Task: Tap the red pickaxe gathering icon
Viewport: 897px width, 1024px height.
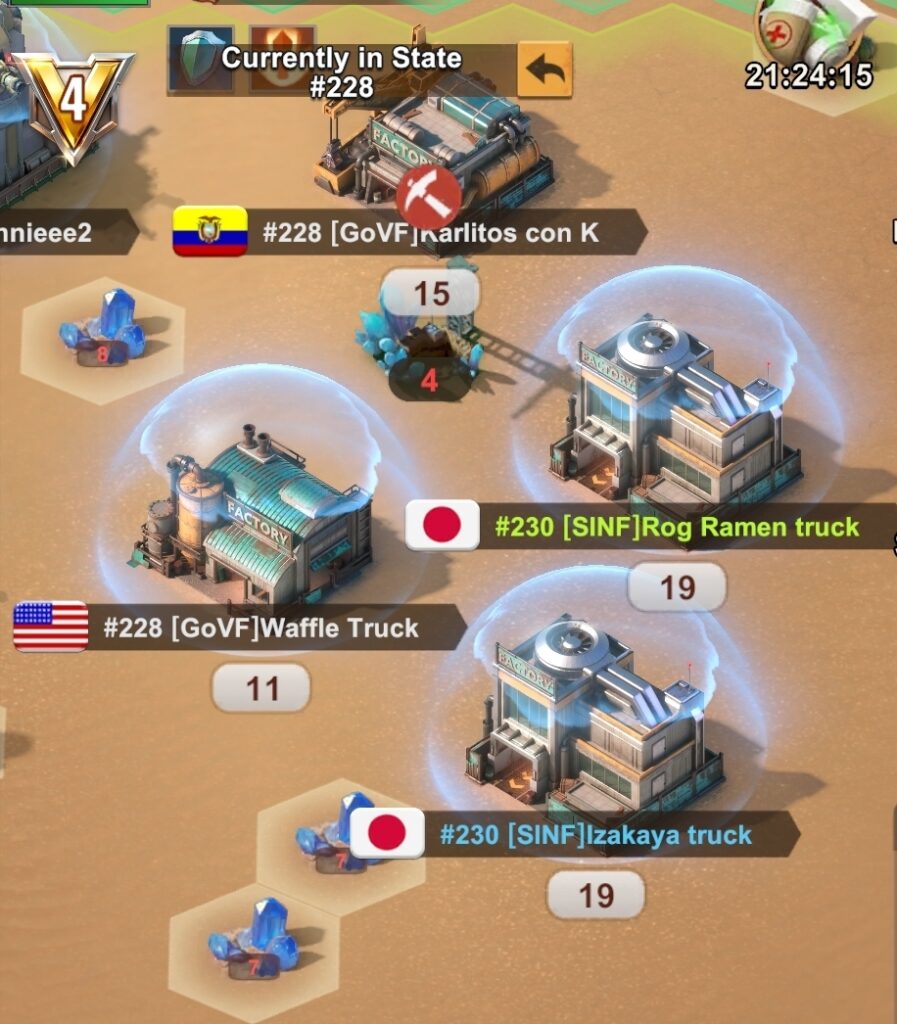Action: [428, 197]
